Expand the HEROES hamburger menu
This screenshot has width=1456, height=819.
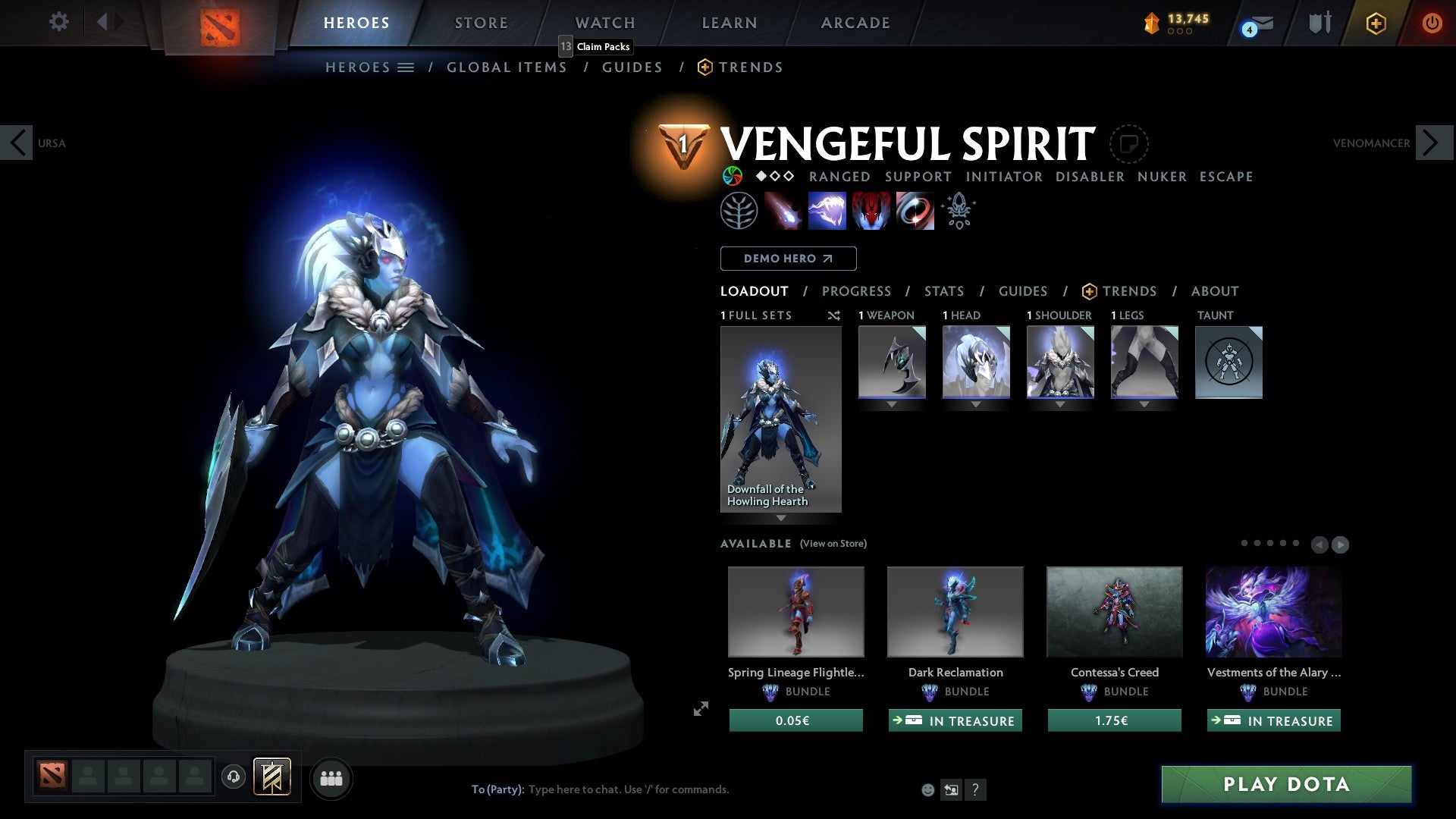[406, 67]
